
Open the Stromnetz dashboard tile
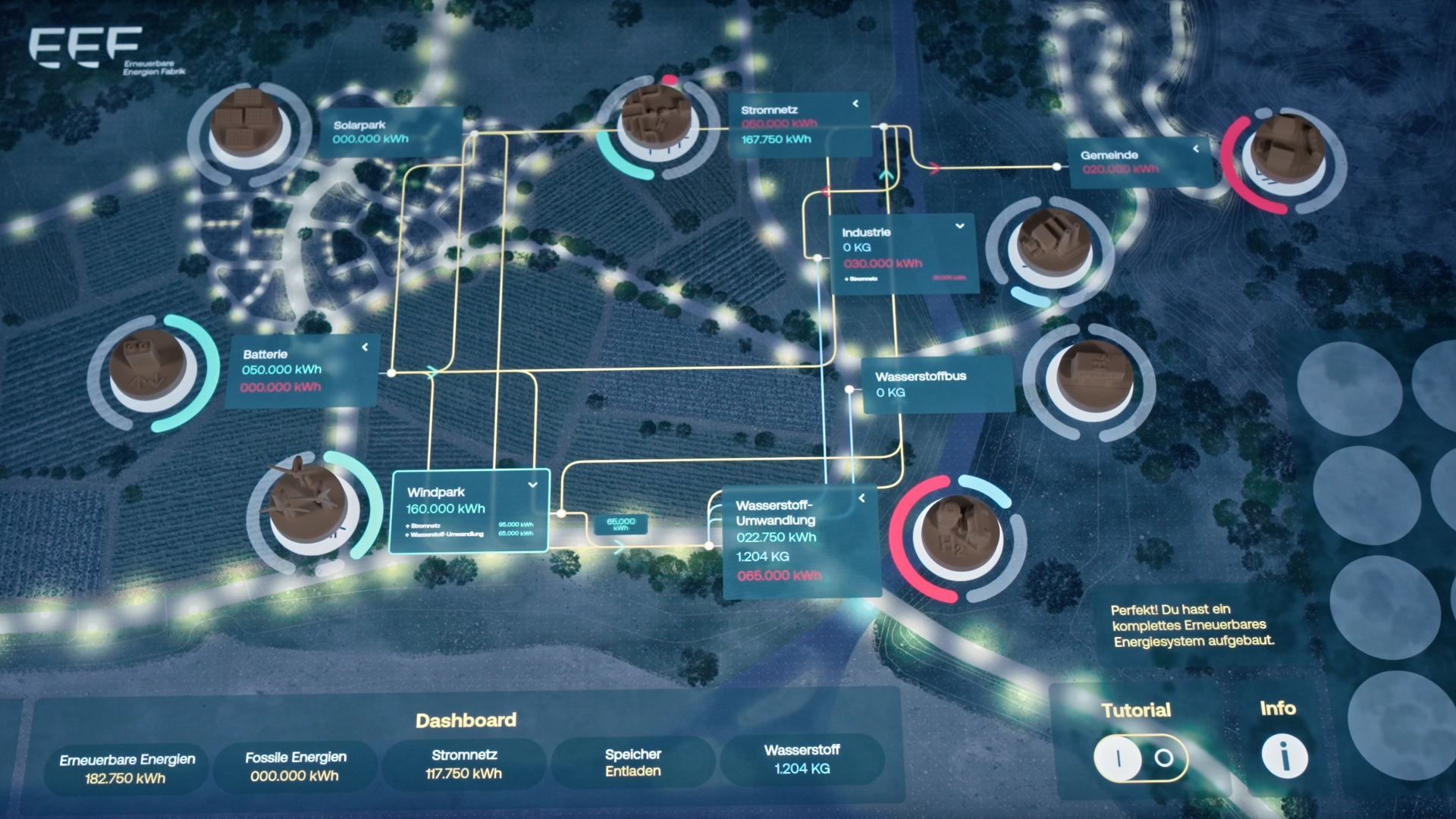(x=464, y=764)
